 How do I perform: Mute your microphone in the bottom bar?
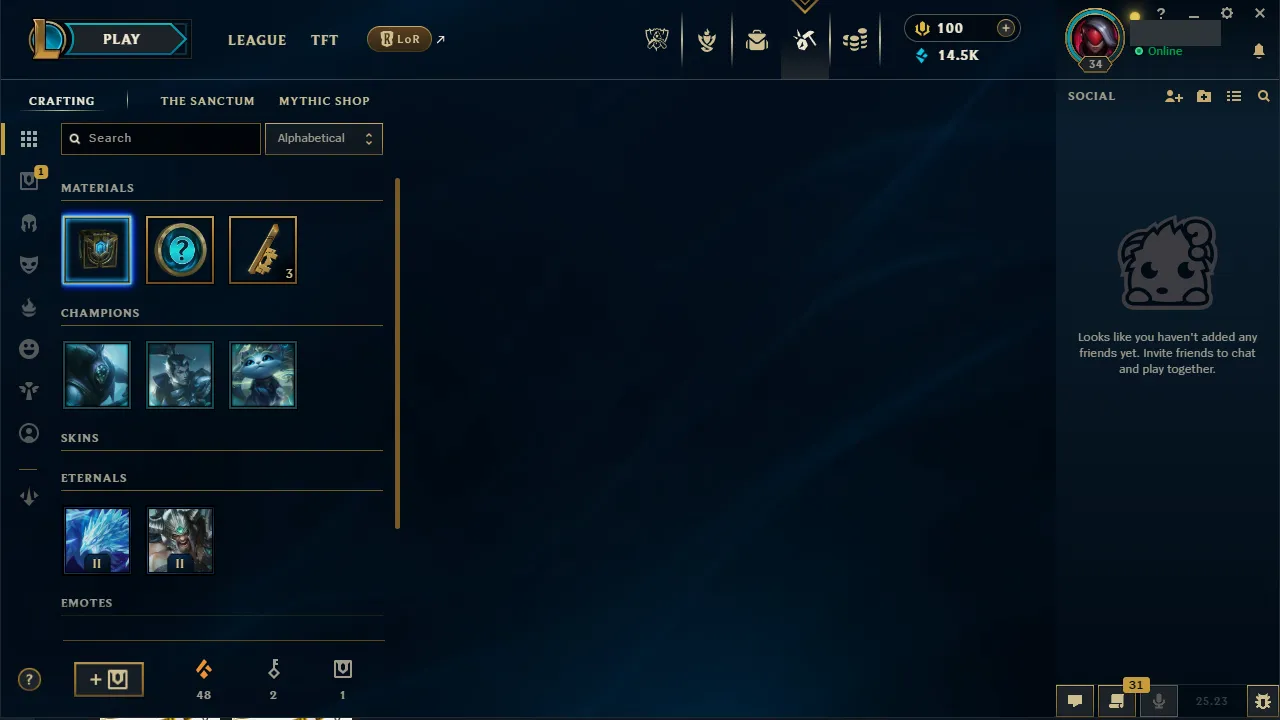click(1158, 700)
